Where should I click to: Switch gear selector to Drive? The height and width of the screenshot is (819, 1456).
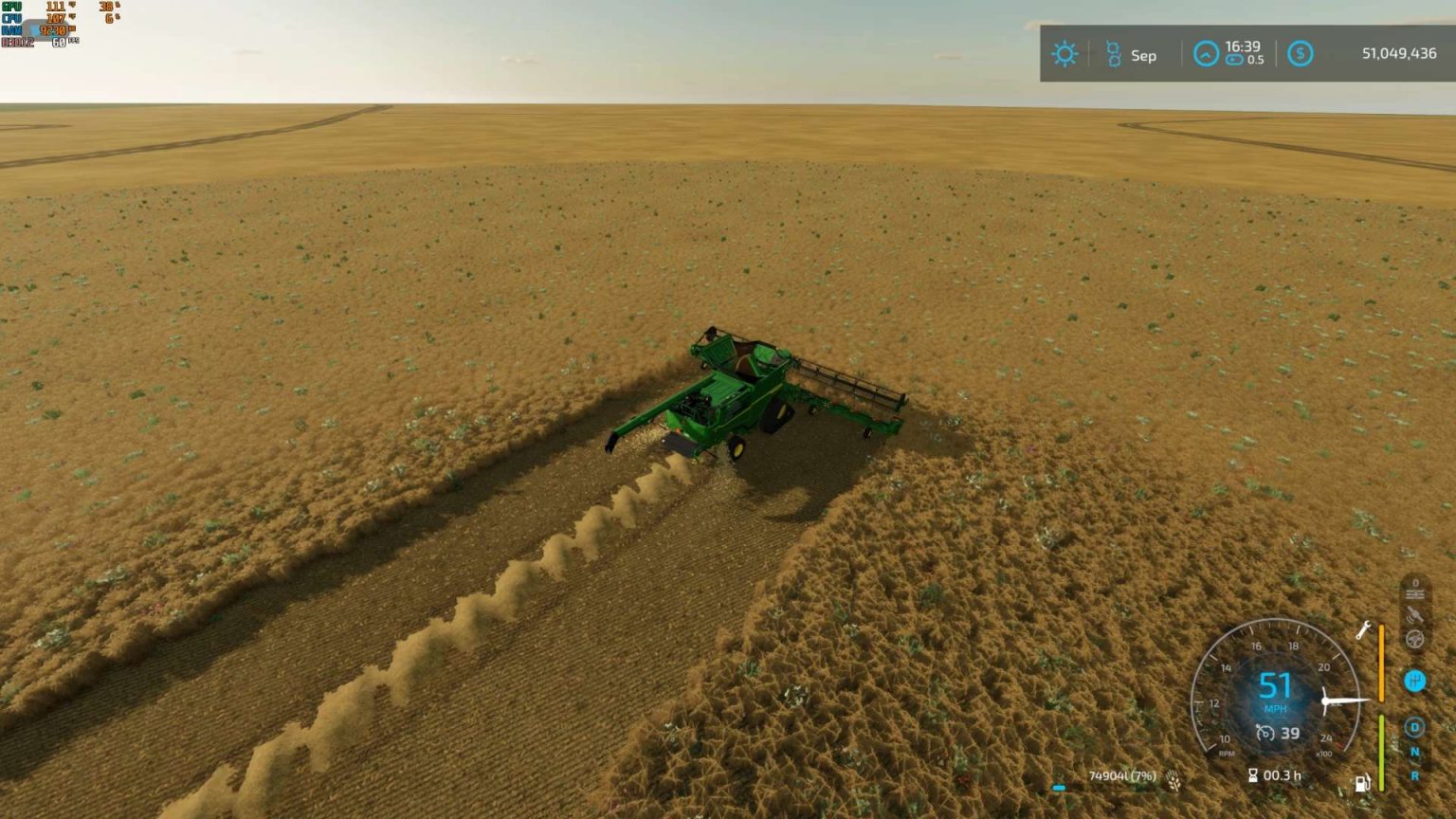[x=1415, y=725]
